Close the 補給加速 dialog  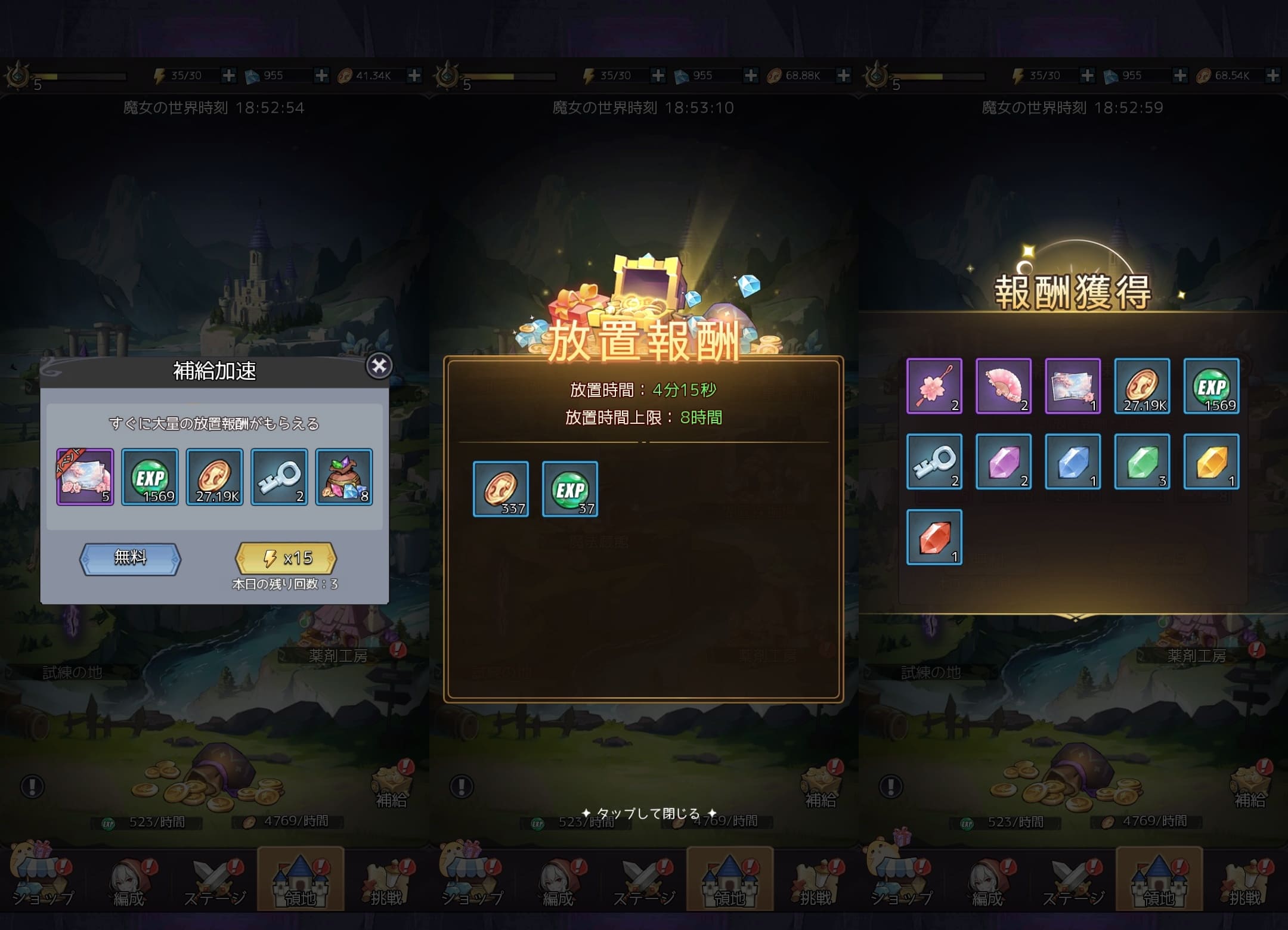379,366
